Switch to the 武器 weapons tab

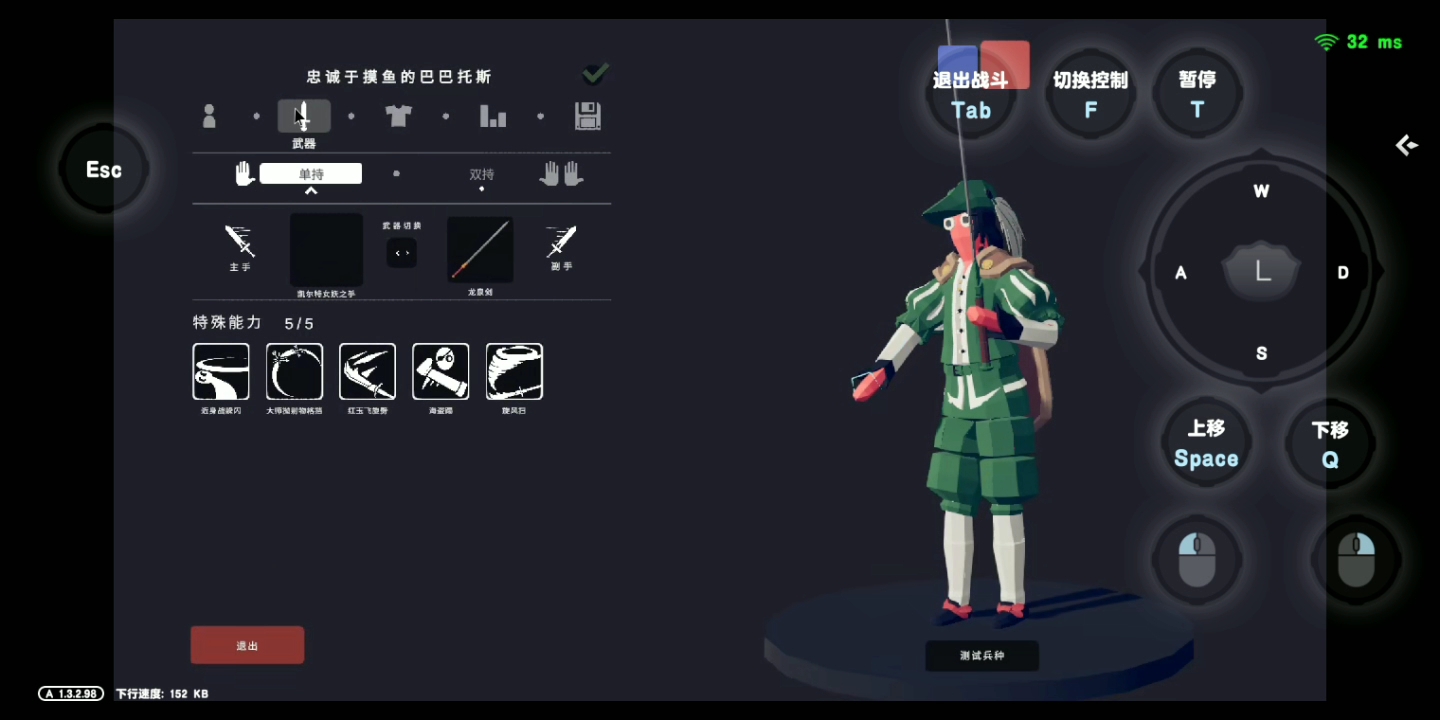[303, 115]
